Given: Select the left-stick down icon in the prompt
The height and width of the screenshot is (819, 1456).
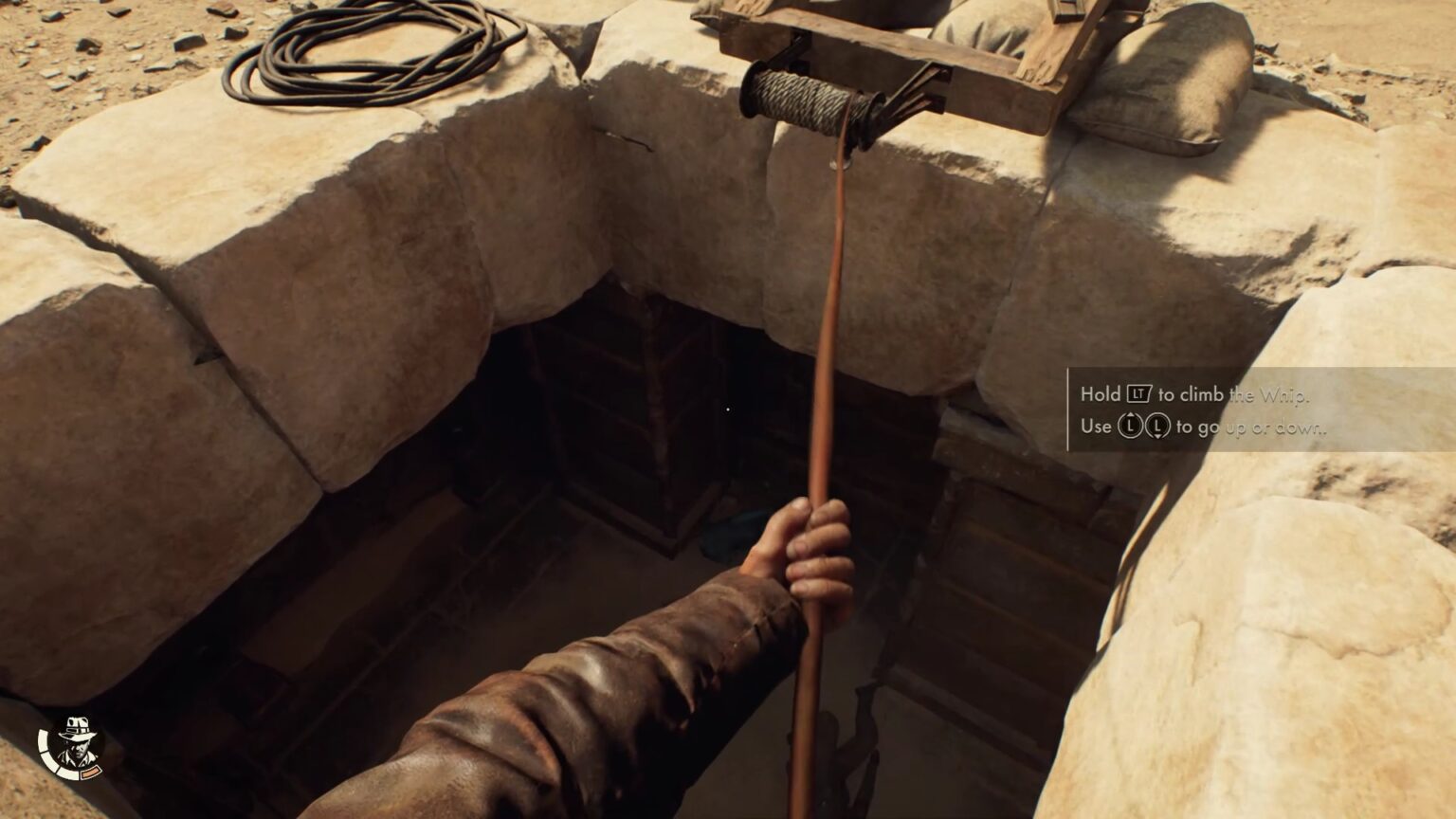Looking at the screenshot, I should (x=1158, y=425).
